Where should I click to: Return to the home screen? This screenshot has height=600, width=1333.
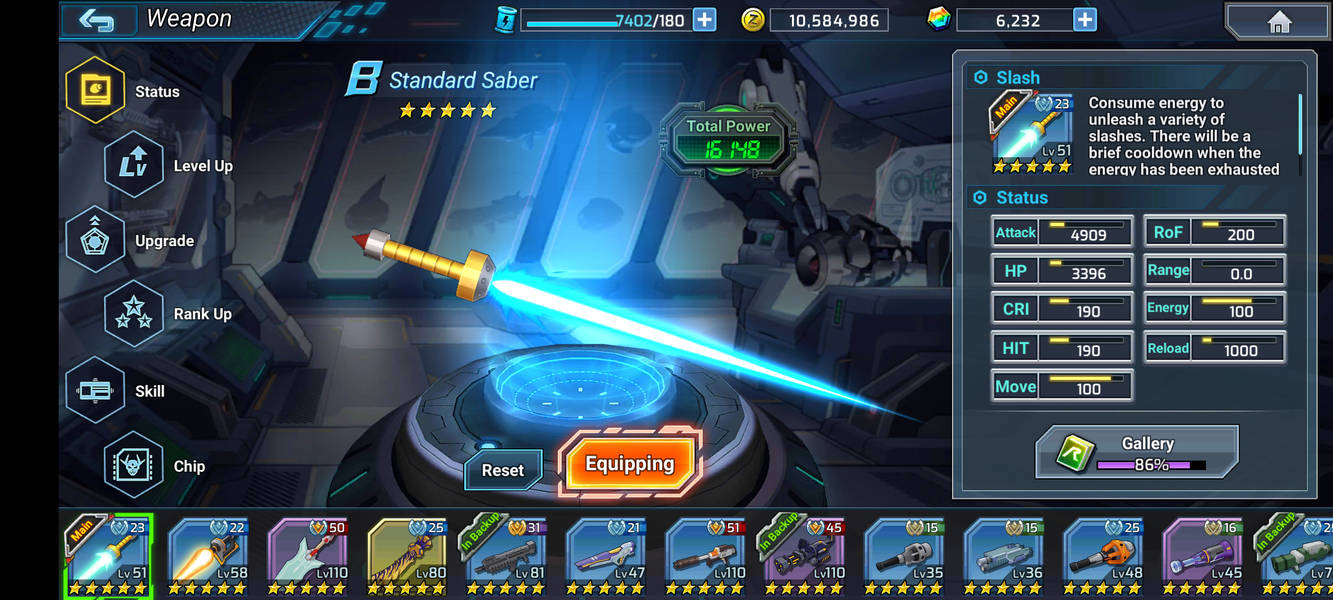pos(1278,22)
